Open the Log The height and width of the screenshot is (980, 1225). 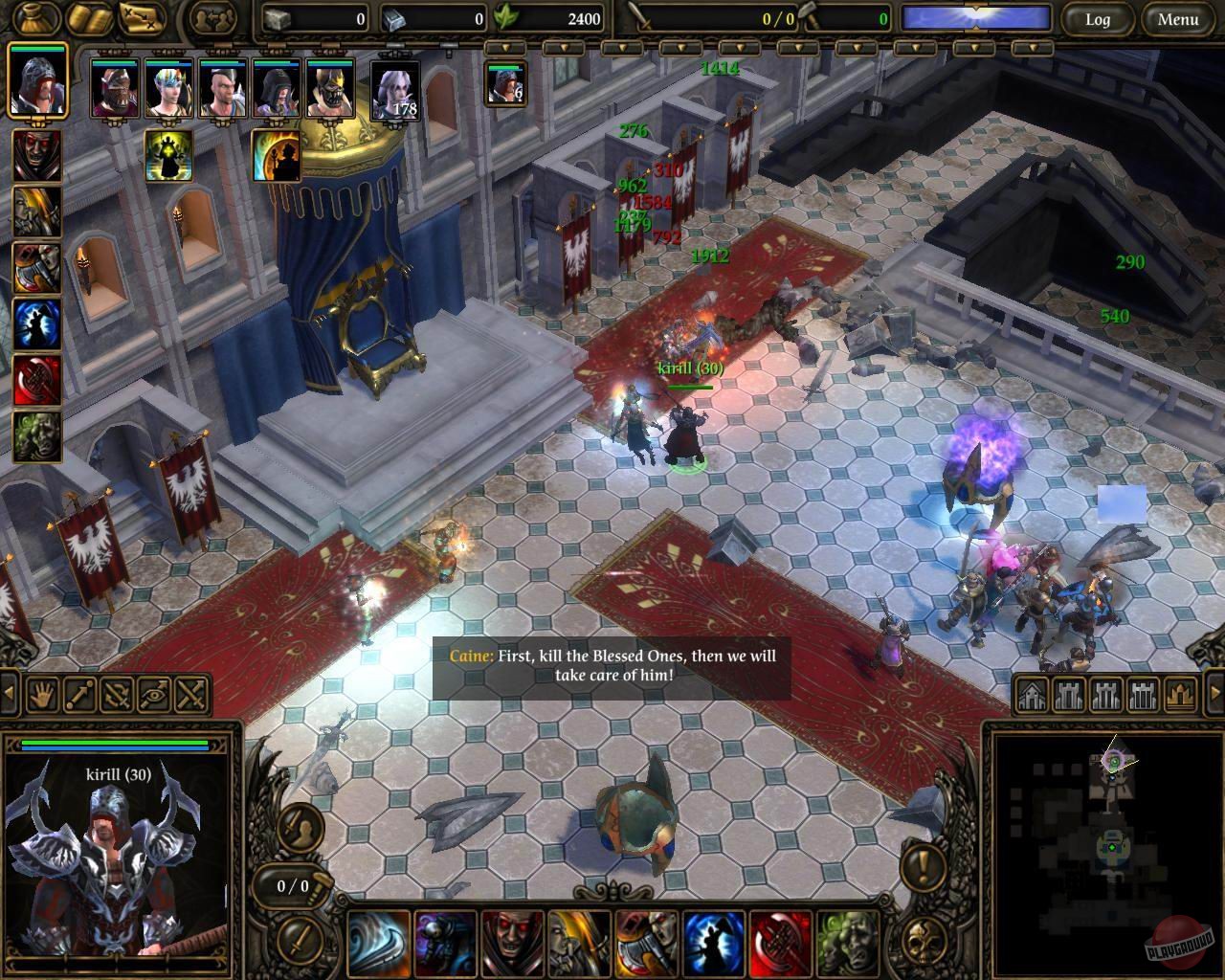click(x=1099, y=19)
